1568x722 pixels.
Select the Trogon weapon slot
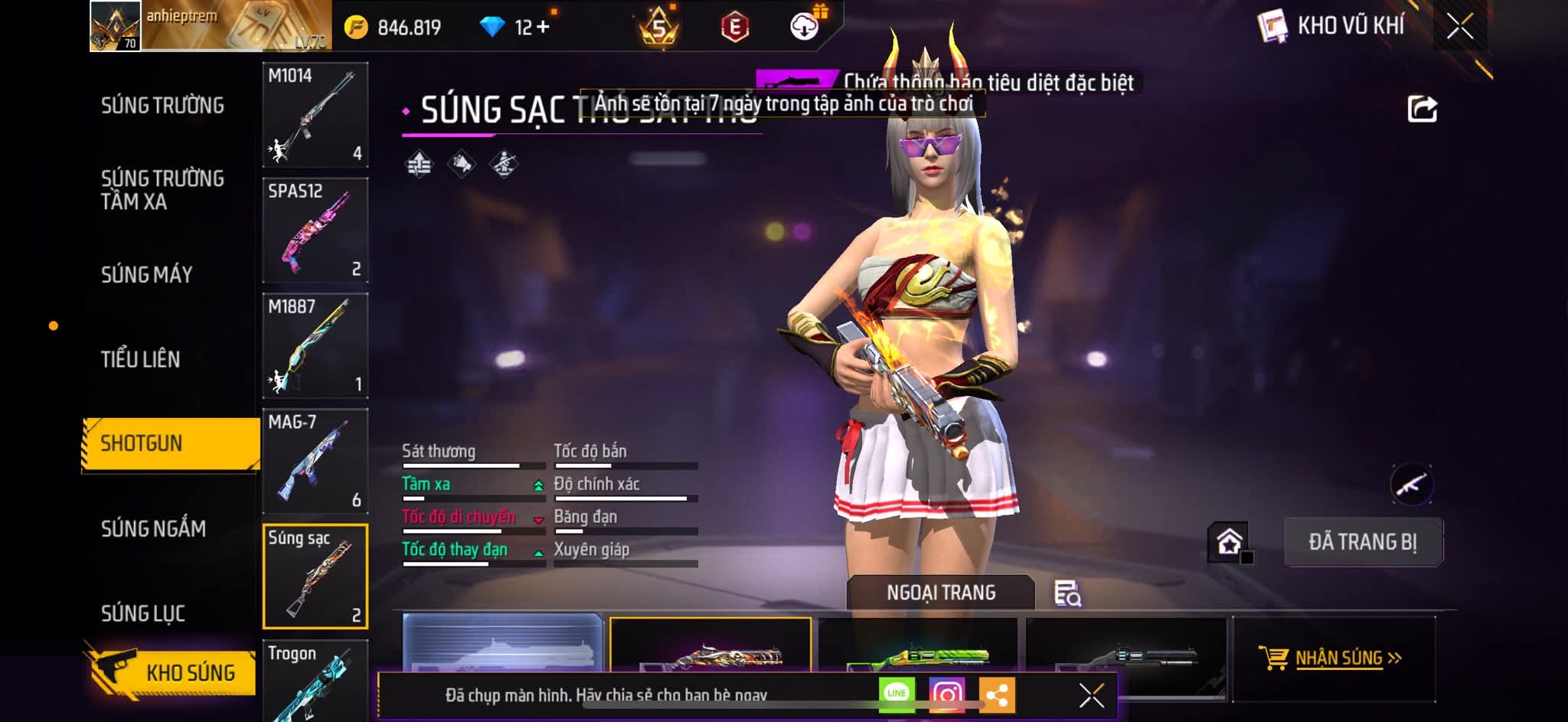click(x=315, y=680)
